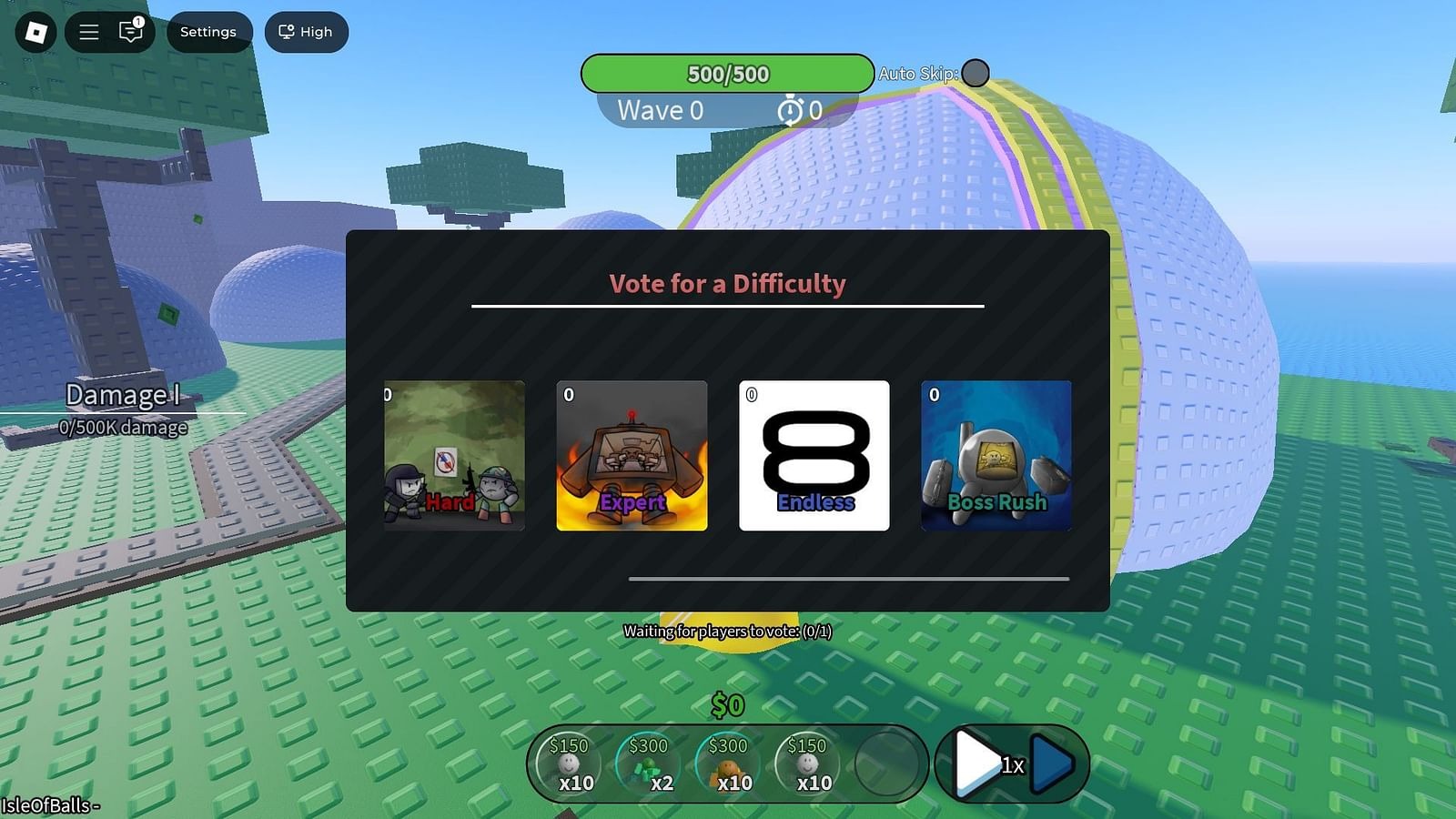Click the graphics quality display icon

[x=285, y=32]
